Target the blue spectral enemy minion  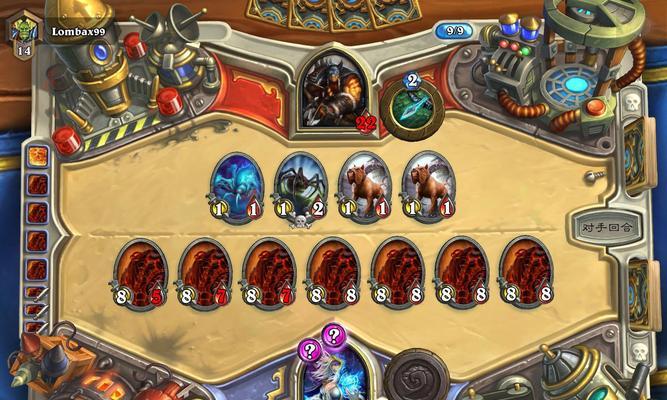[x=238, y=186]
